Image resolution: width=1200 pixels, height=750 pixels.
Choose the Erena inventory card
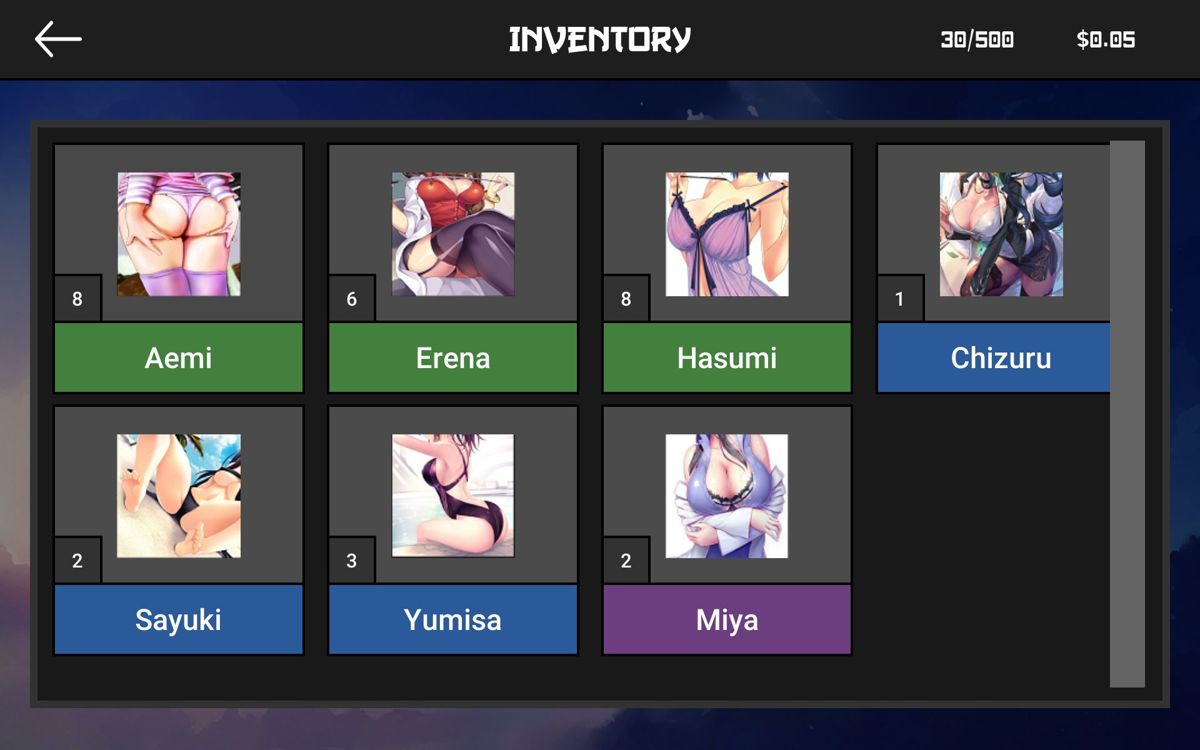[x=453, y=268]
